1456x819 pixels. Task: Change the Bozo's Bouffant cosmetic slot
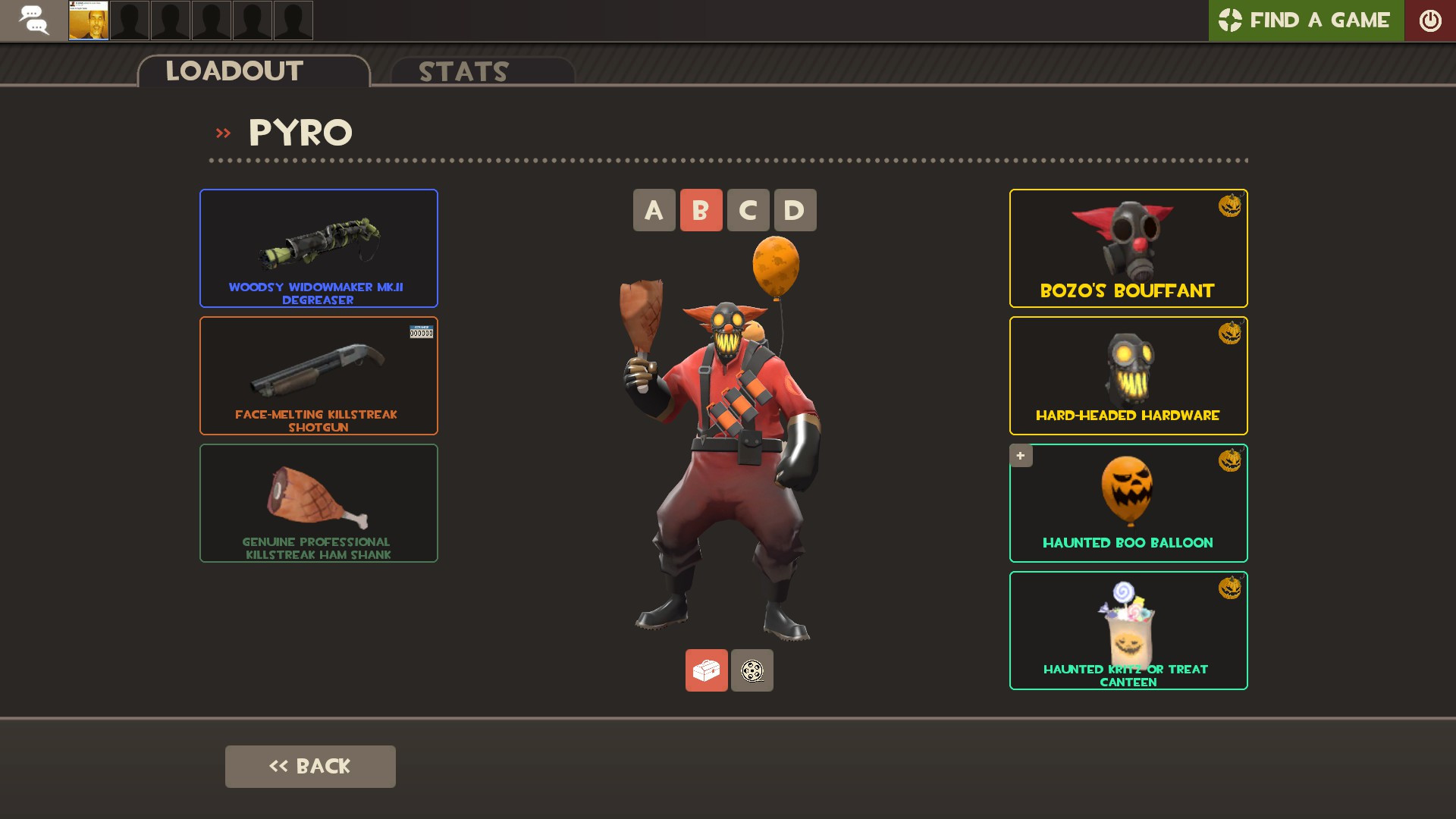tap(1128, 248)
